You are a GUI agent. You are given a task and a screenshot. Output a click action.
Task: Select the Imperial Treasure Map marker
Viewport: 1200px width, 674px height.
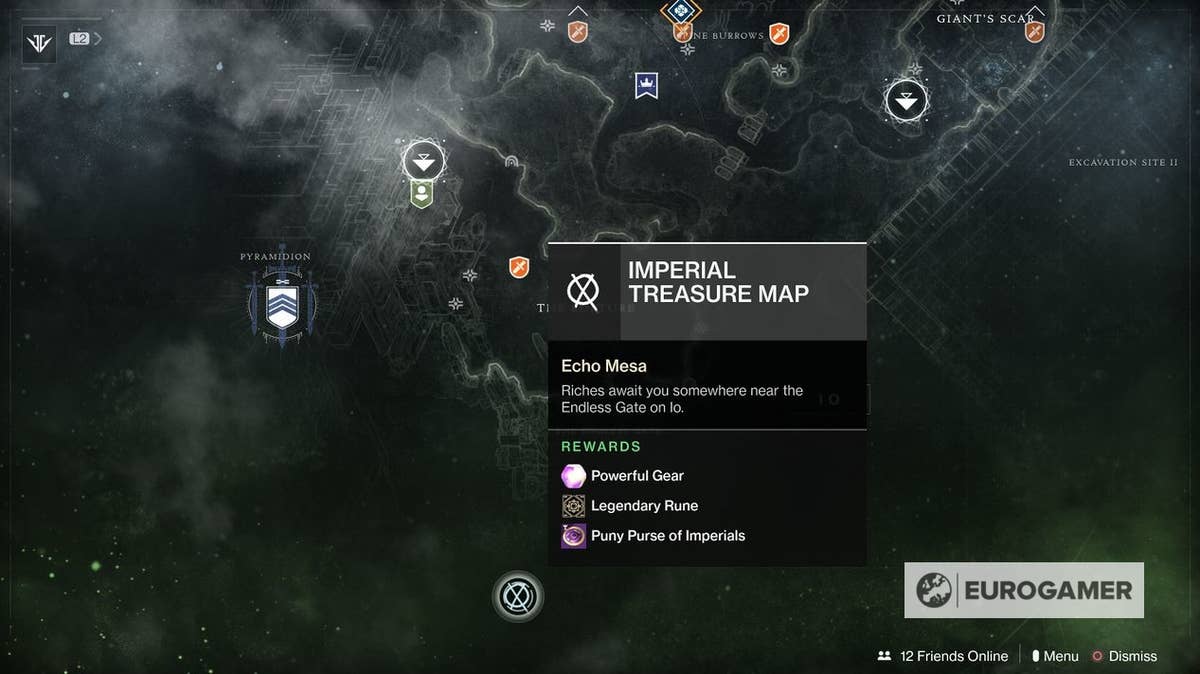point(518,597)
